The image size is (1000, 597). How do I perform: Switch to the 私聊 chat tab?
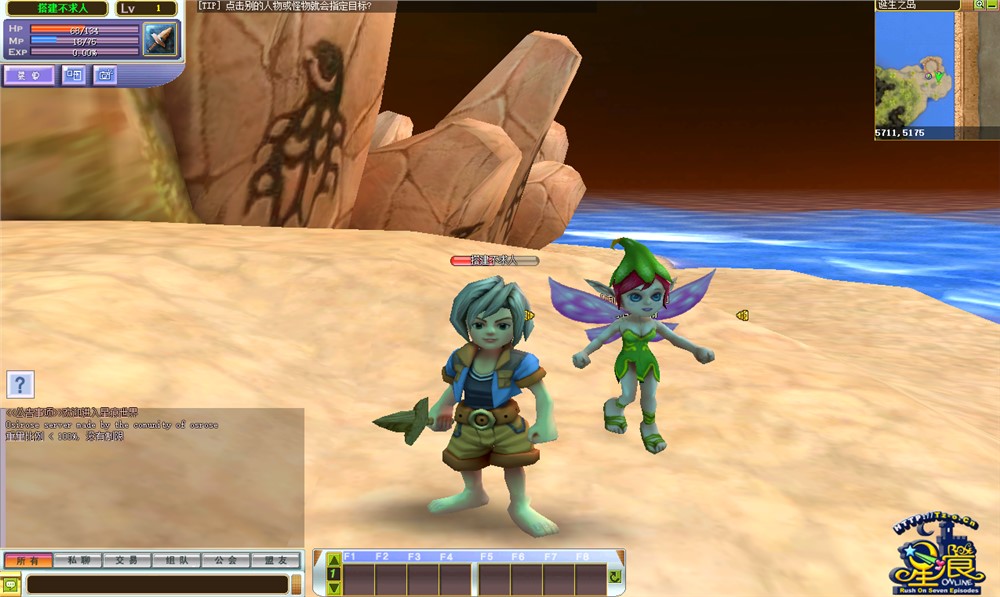[x=77, y=561]
